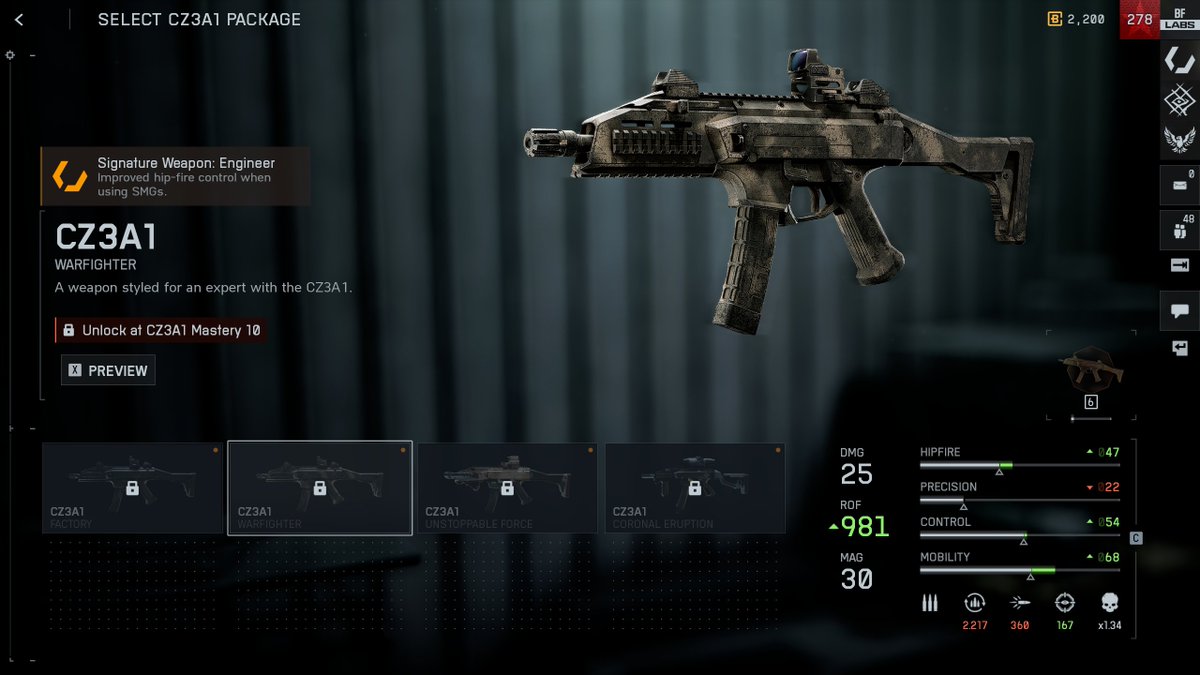Preview the Warfighter weapon package

click(x=108, y=370)
